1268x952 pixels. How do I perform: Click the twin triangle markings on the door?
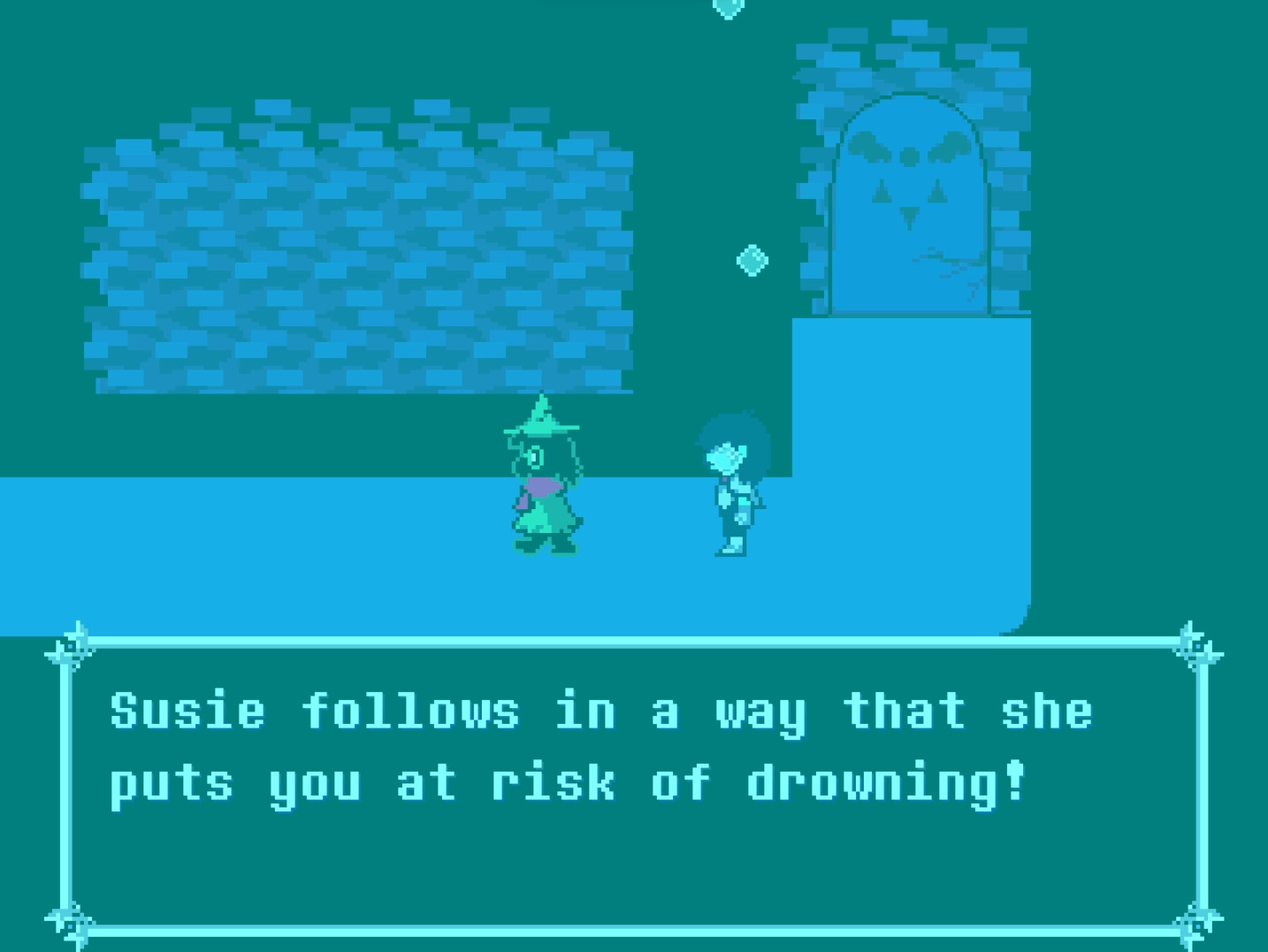pos(906,190)
